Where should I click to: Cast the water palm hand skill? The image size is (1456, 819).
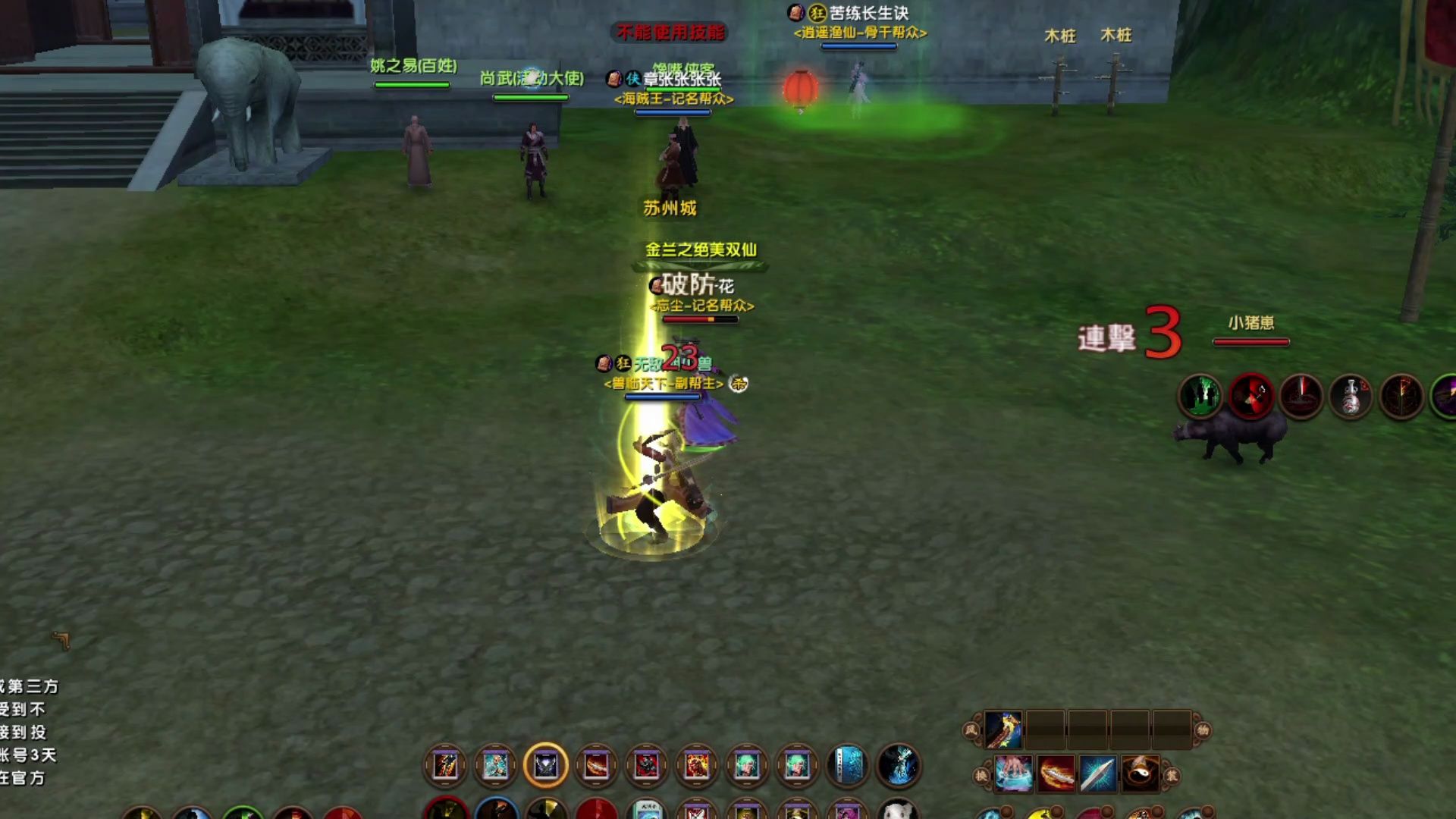click(1014, 774)
